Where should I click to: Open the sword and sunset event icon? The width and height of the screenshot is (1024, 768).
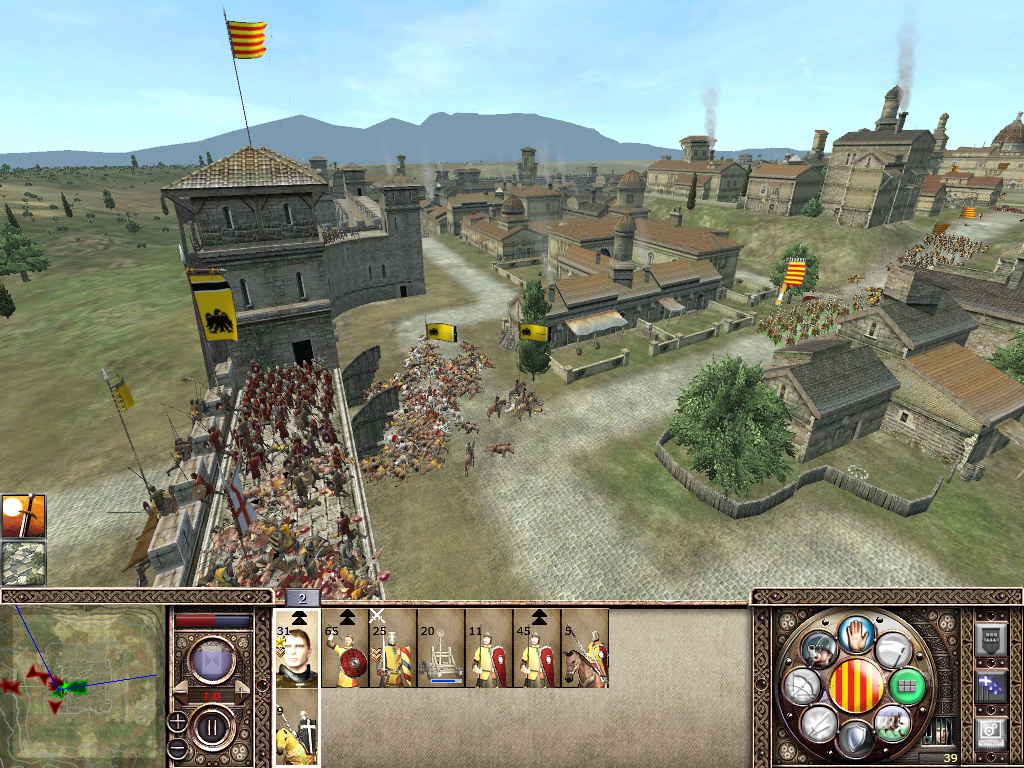(x=23, y=516)
